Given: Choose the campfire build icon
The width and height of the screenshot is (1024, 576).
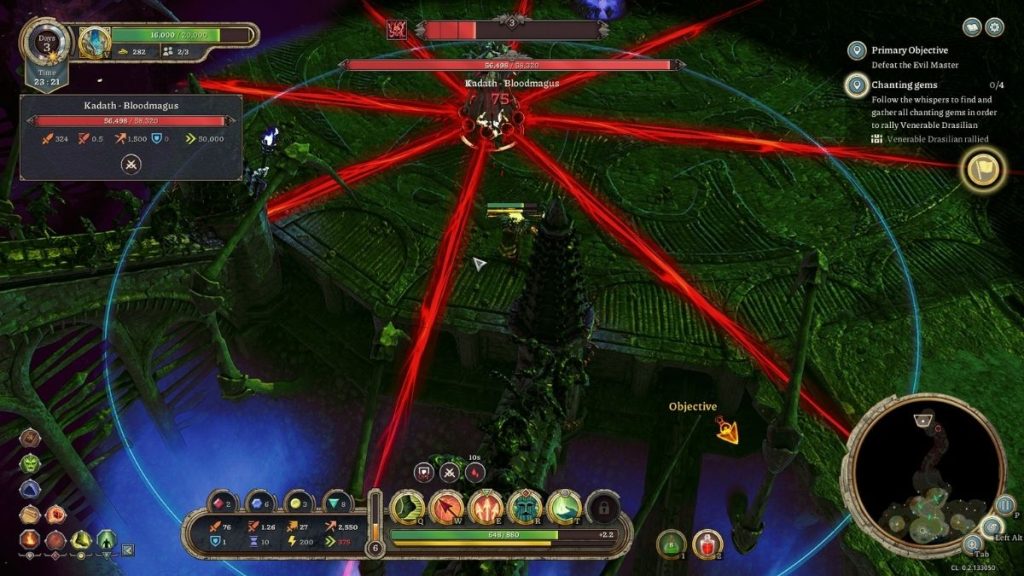Looking at the screenshot, I should [31, 540].
